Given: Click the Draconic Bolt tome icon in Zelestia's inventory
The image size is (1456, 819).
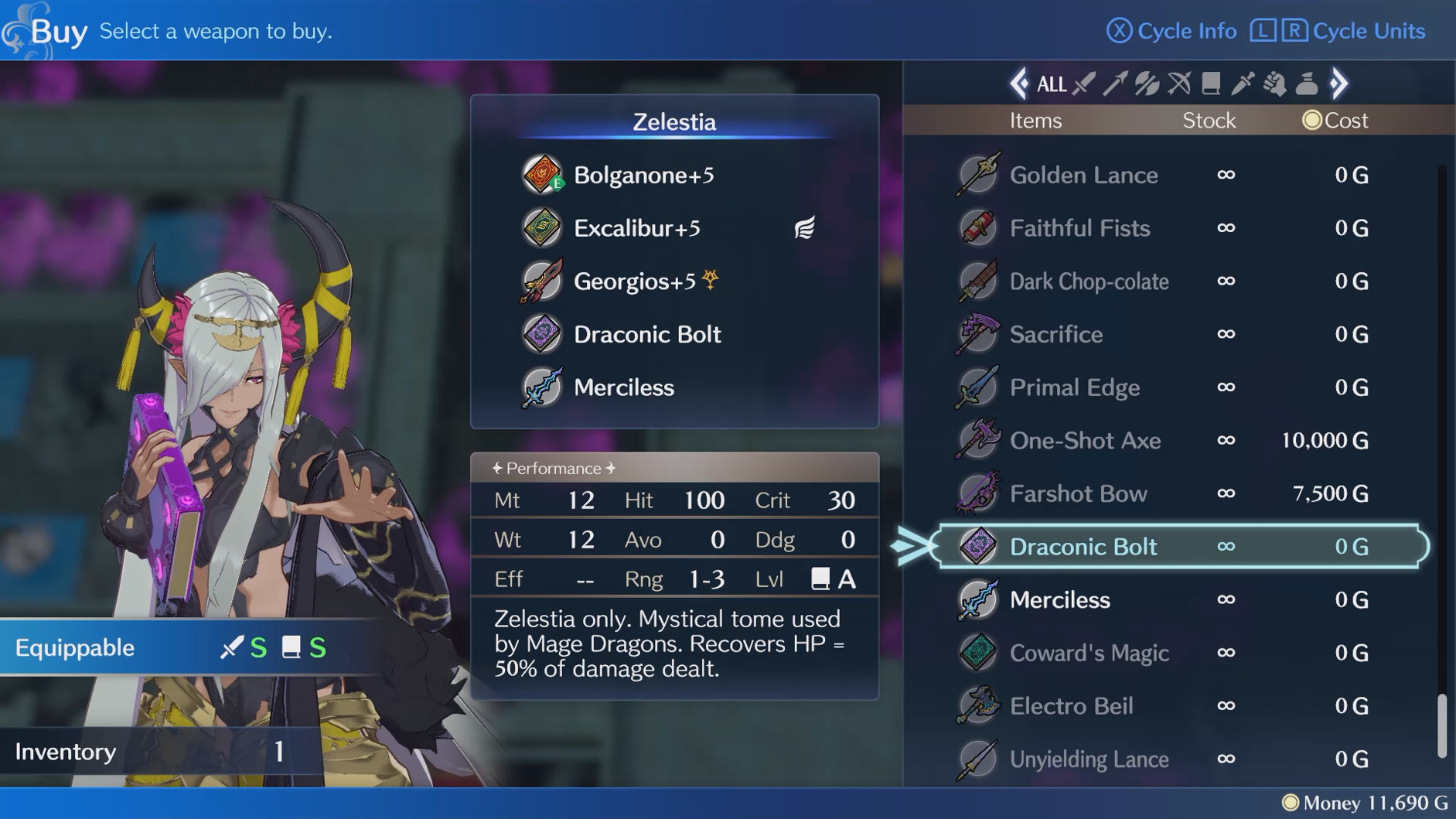Looking at the screenshot, I should [541, 335].
